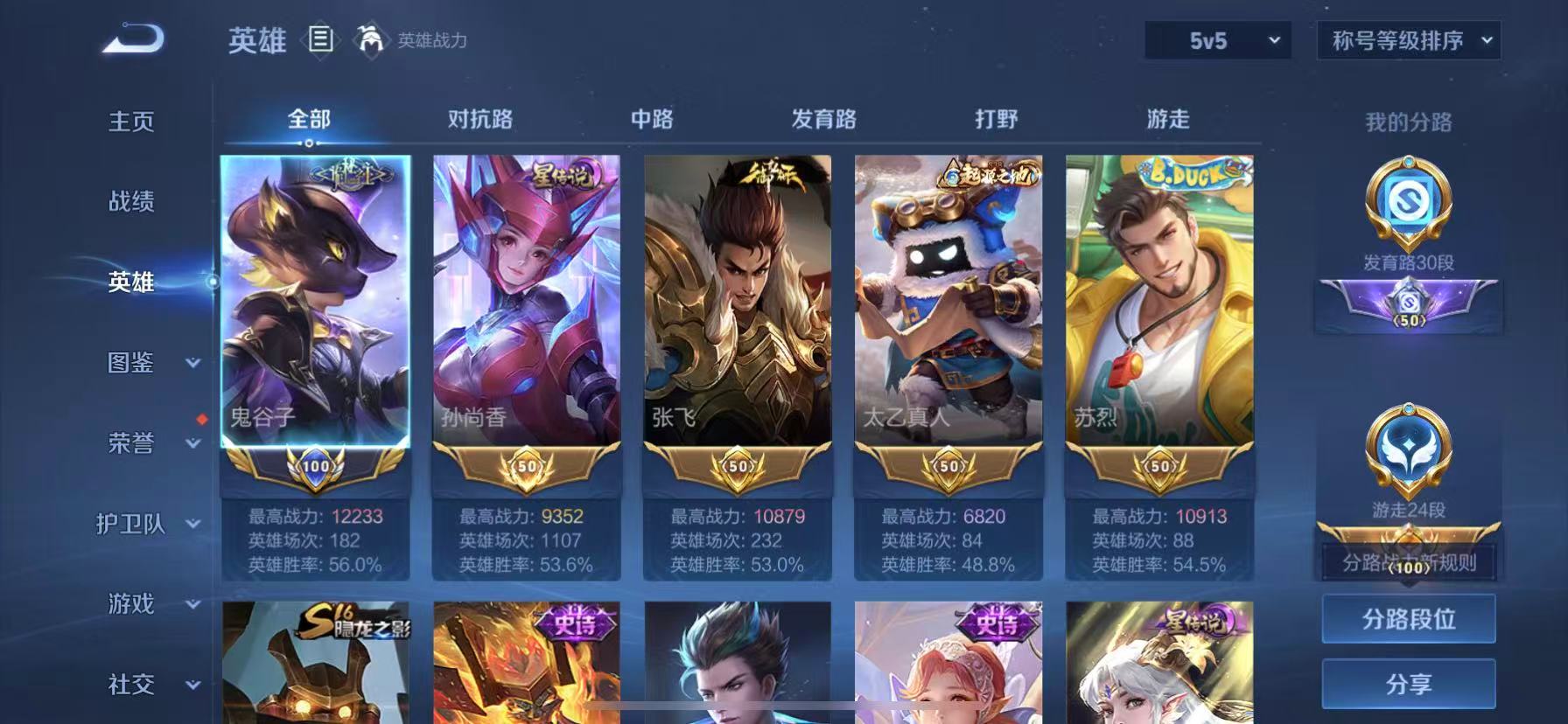Open the 分路战力新规则 rules banner
The height and width of the screenshot is (724, 1568).
pos(1409,564)
